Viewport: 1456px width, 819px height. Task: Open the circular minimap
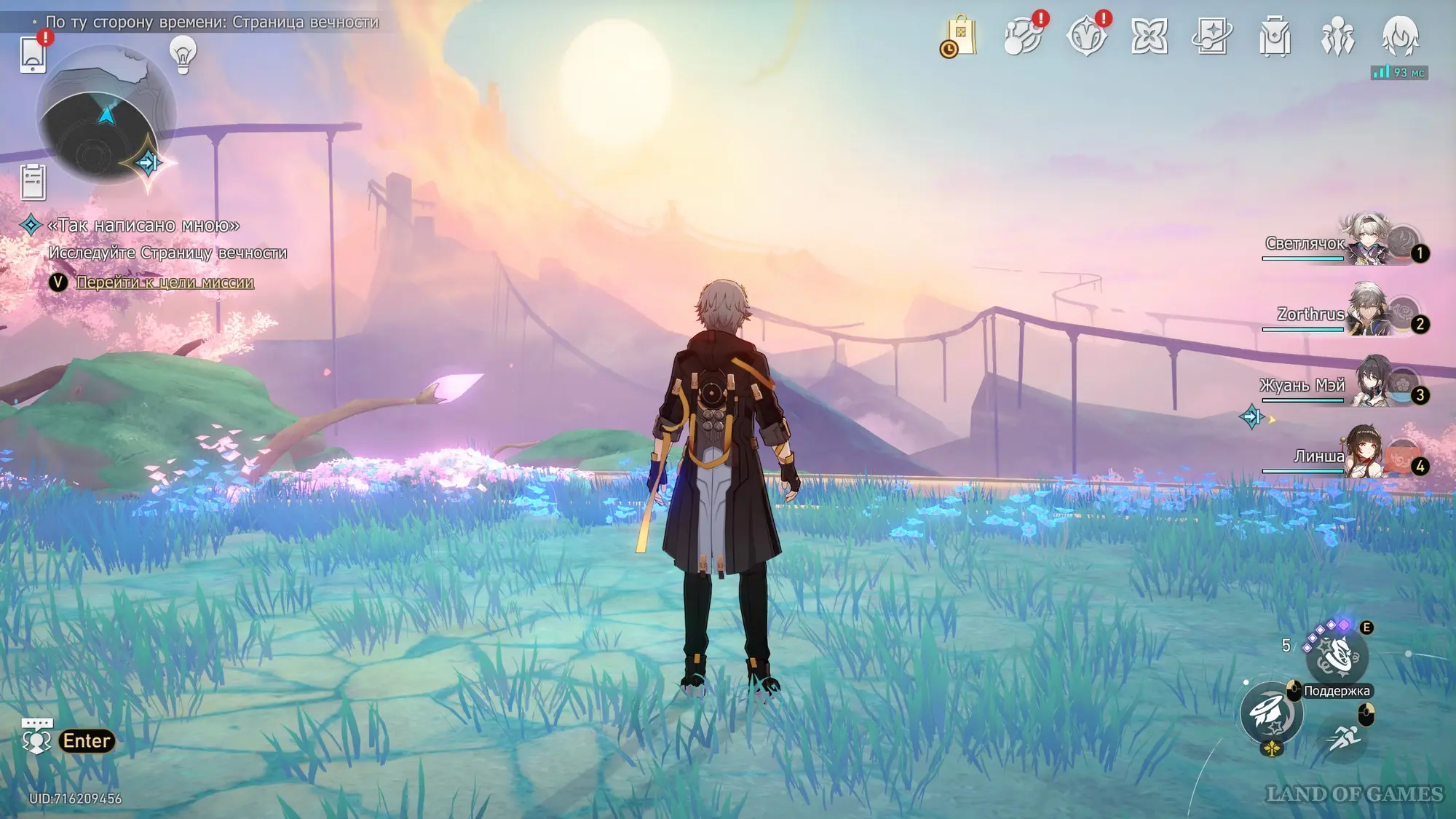coord(106,116)
